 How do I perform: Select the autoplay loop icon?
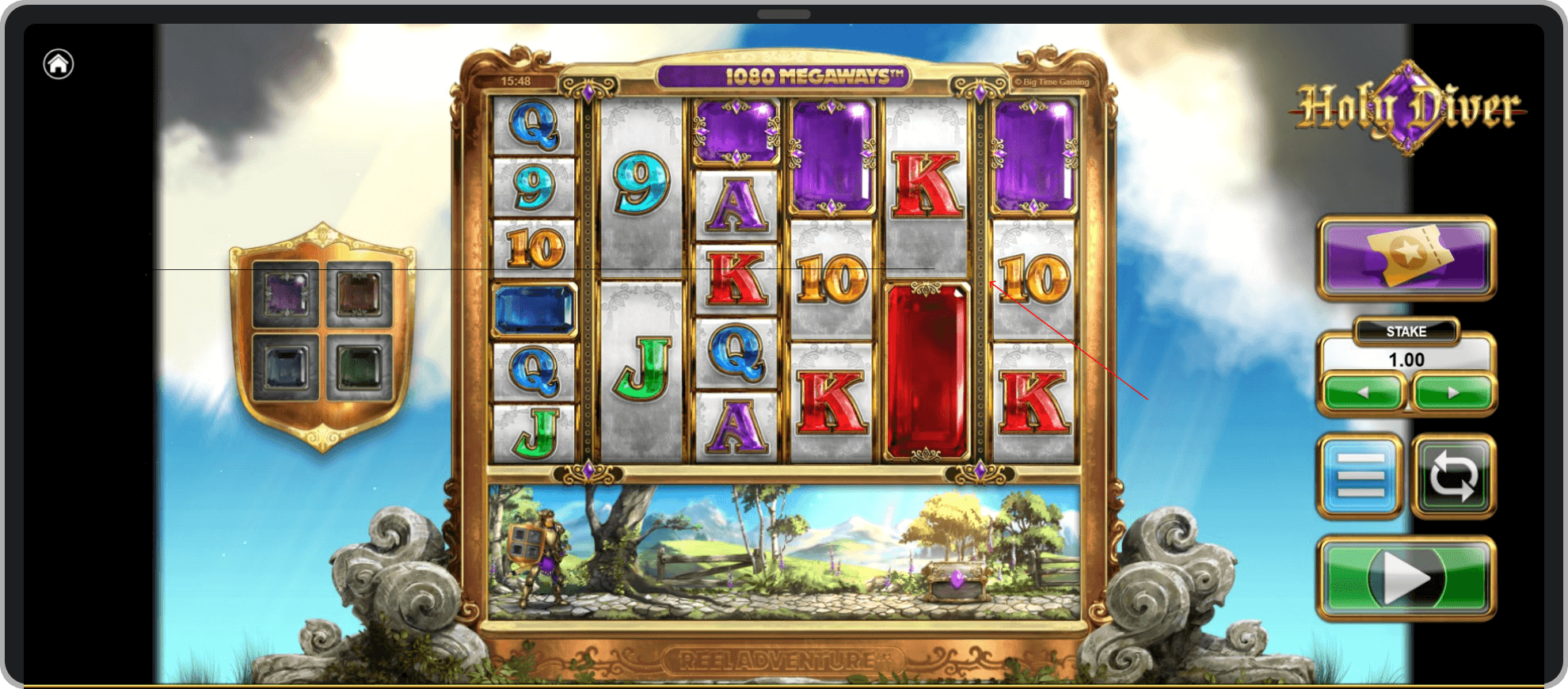tap(1453, 476)
